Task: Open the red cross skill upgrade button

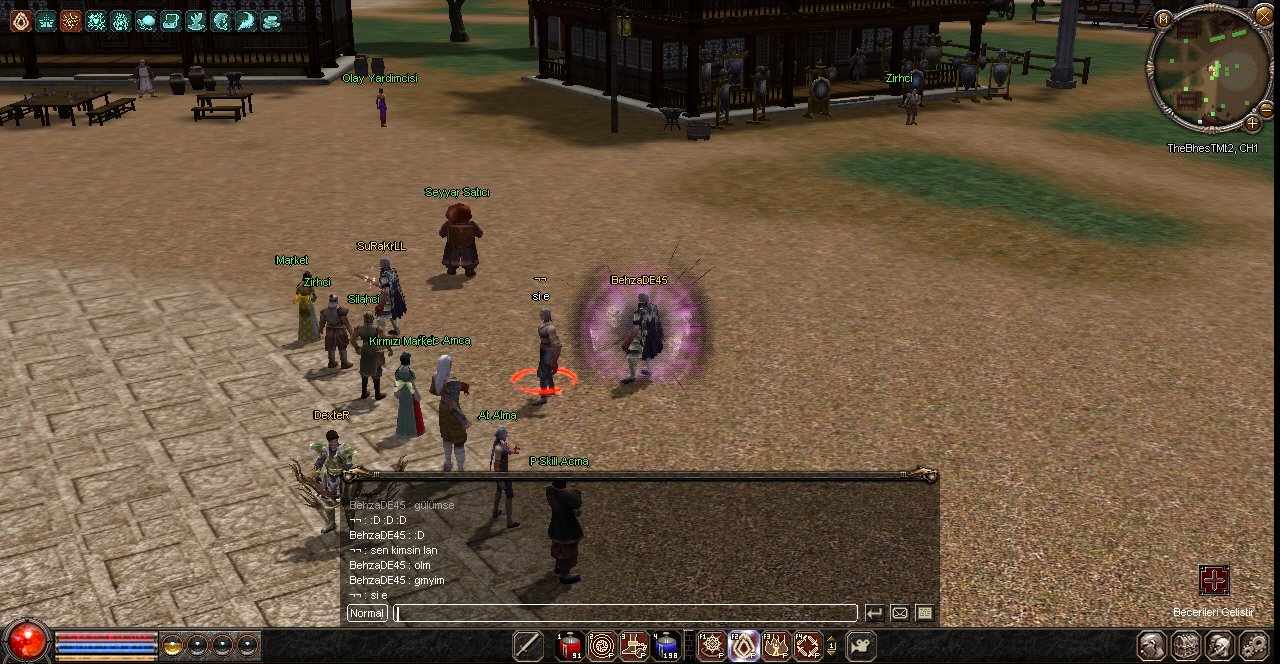Action: (x=1214, y=580)
